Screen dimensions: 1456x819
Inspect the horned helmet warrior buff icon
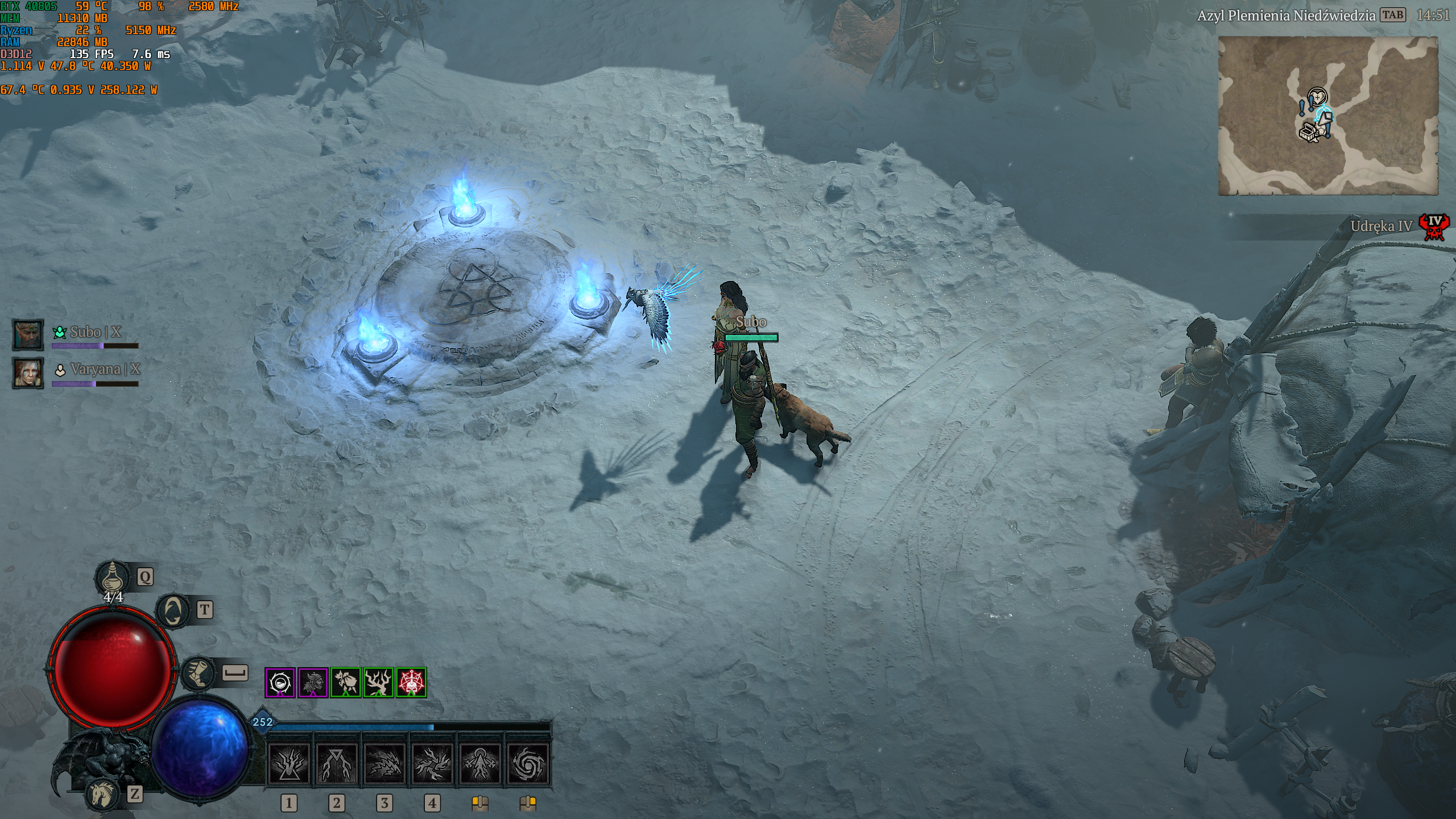pos(313,682)
